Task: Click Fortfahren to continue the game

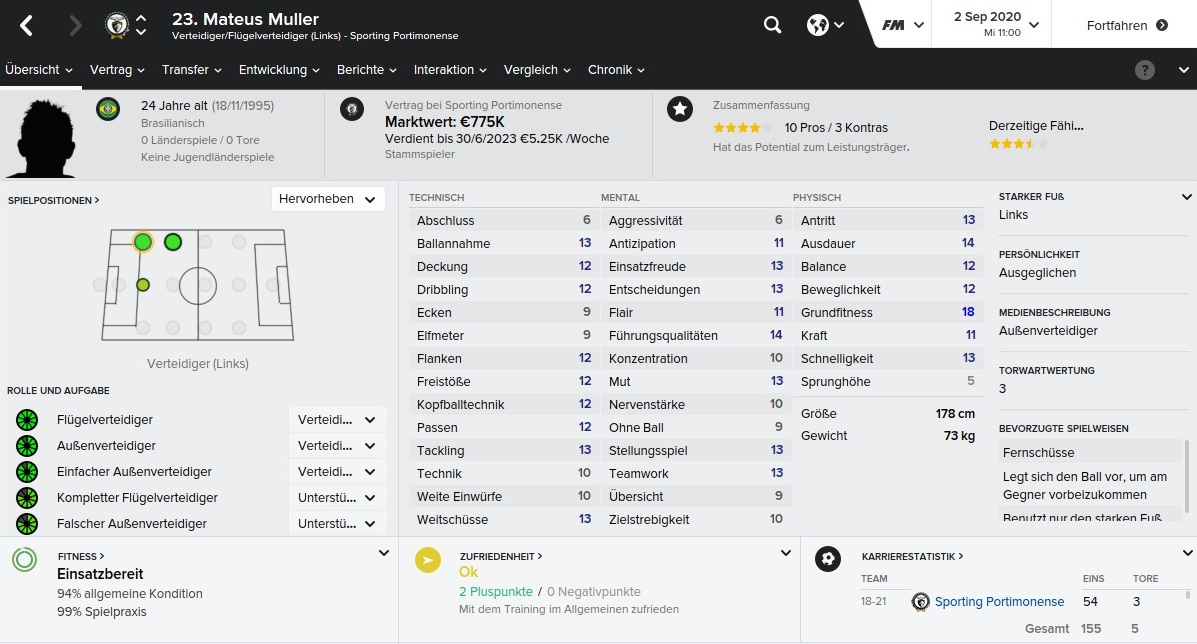Action: [x=1127, y=25]
